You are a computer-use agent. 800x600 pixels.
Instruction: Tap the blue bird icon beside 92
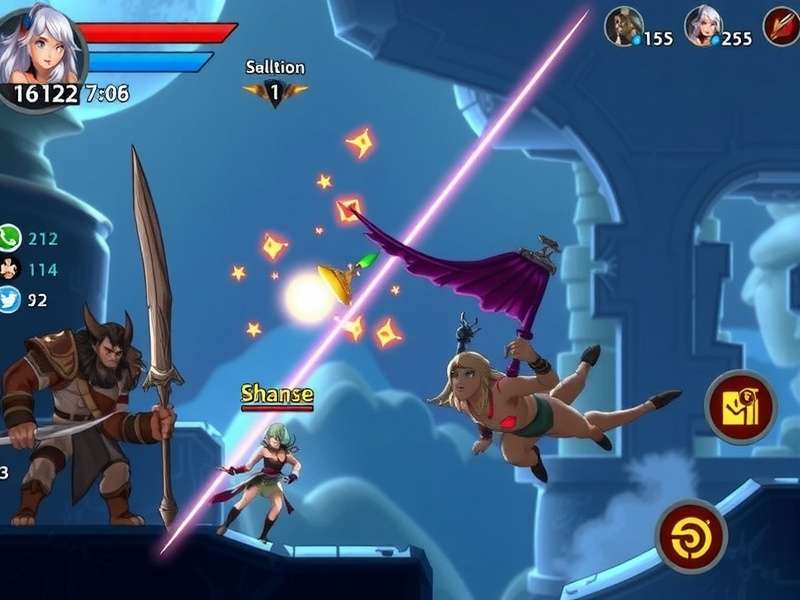[9, 298]
